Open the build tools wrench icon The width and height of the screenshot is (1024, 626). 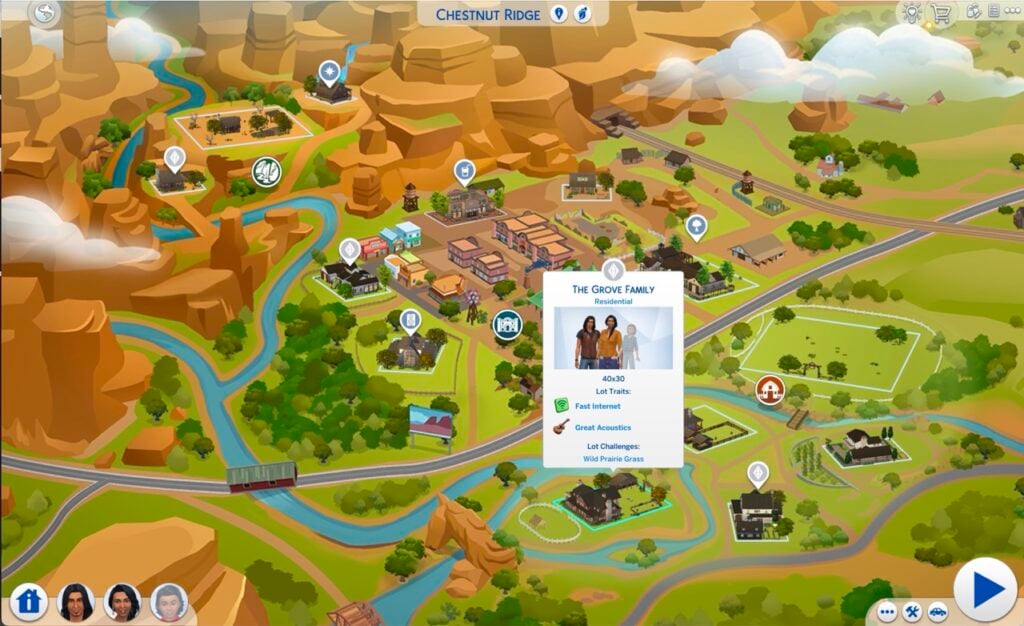pos(912,610)
